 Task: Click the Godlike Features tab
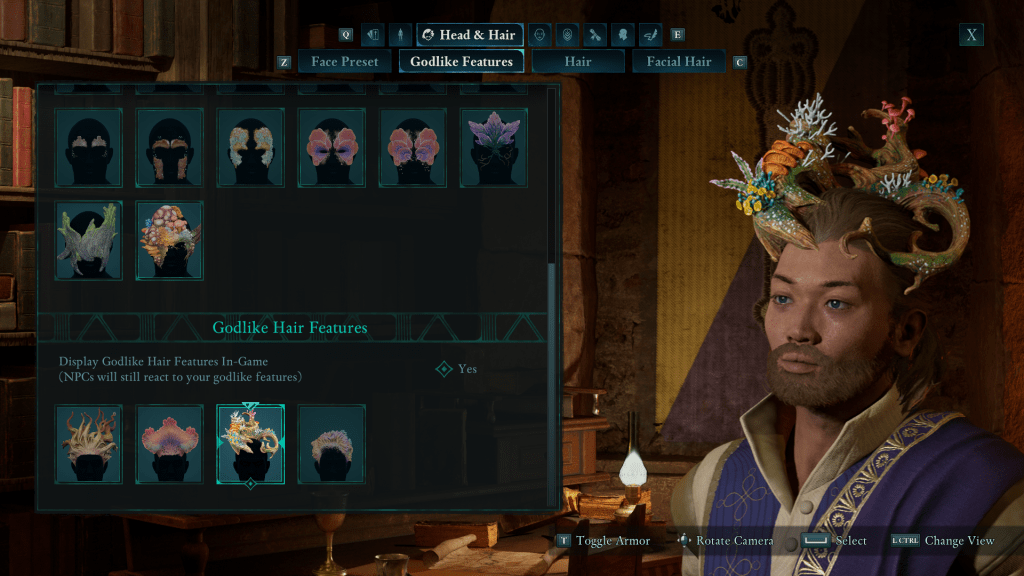coord(461,62)
